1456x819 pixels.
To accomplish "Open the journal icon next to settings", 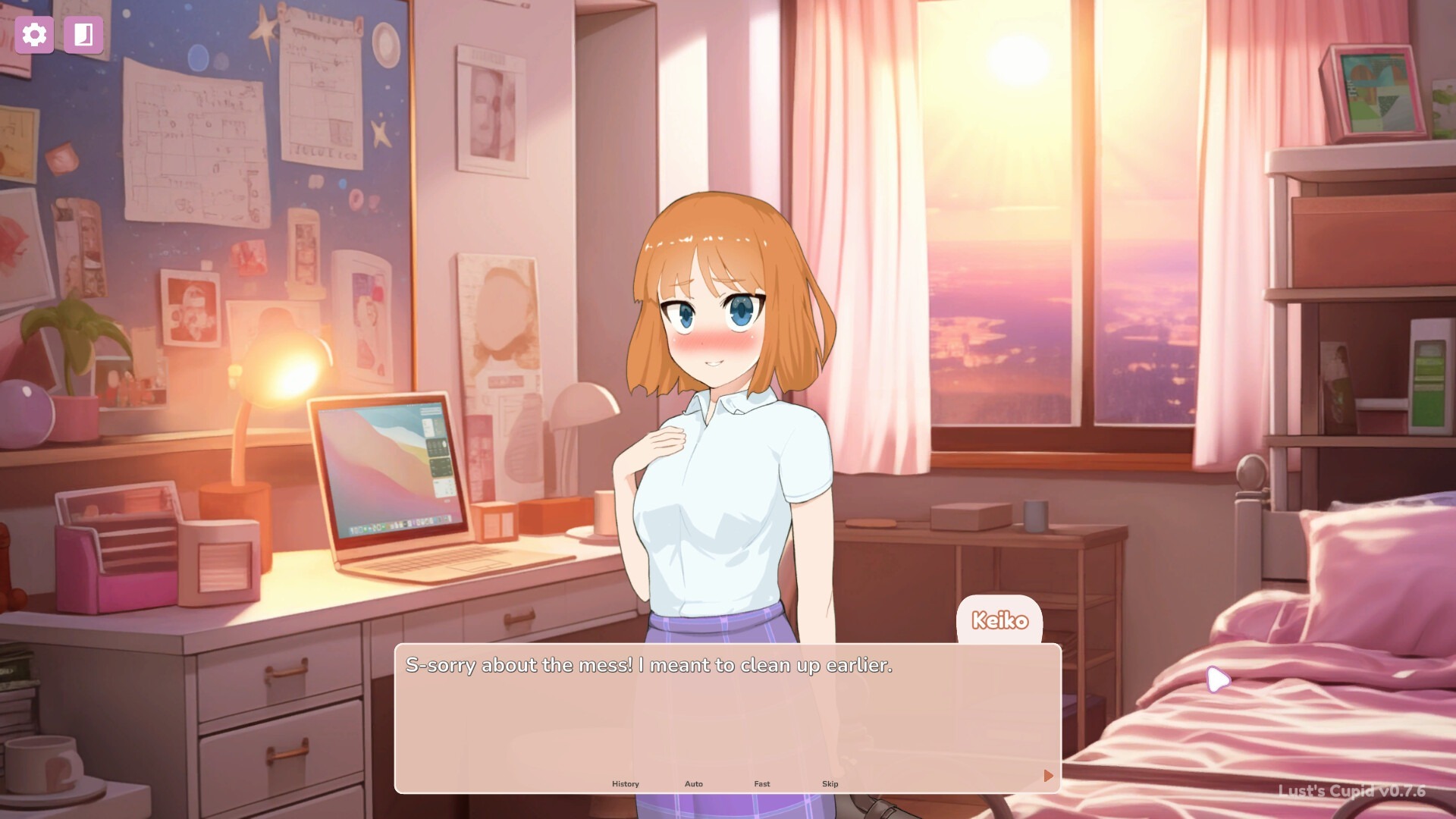I will (x=83, y=34).
